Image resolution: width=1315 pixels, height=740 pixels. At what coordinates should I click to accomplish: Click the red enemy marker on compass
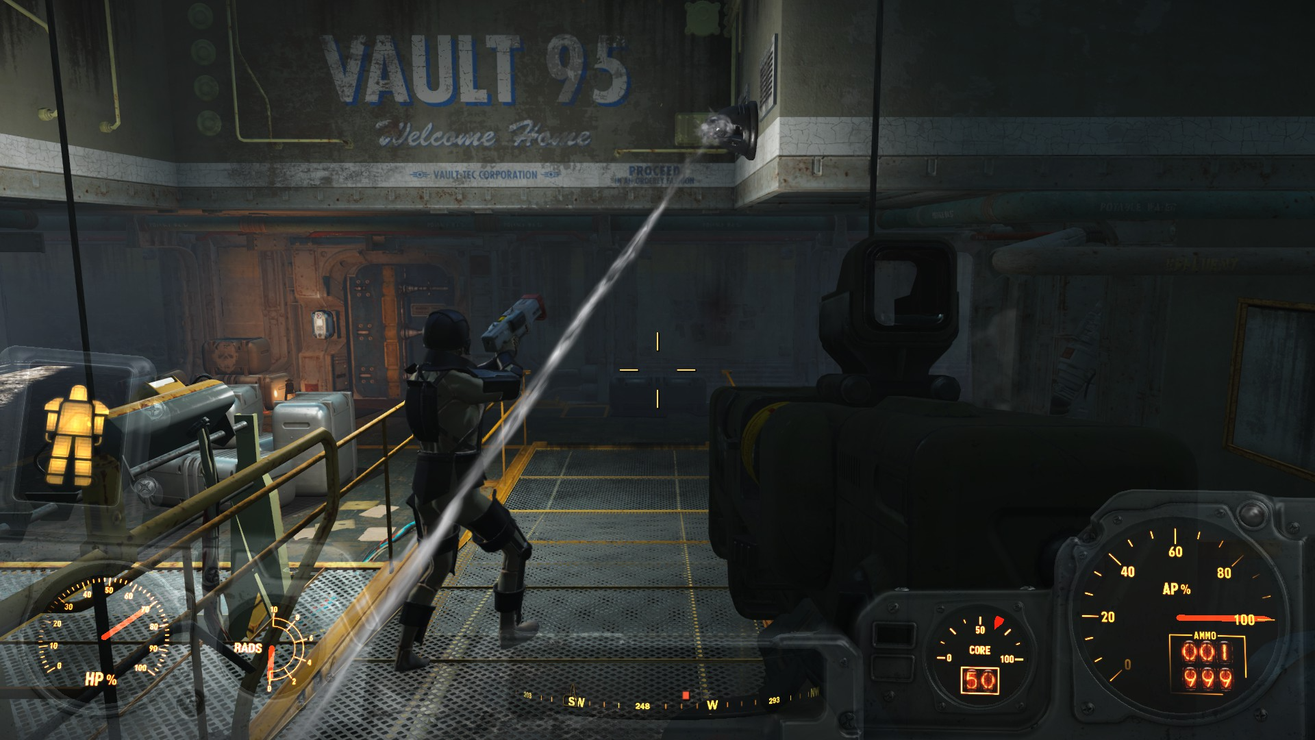click(685, 695)
